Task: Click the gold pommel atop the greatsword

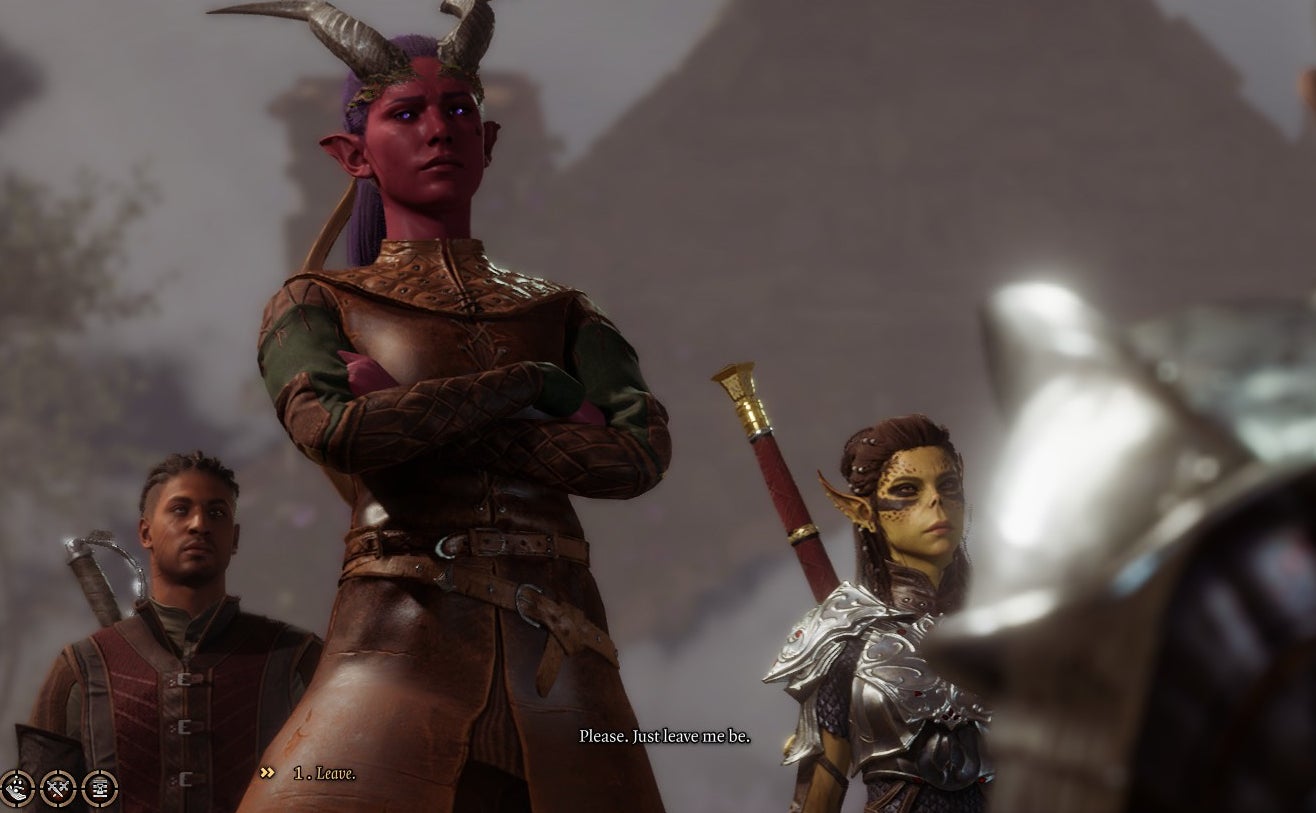Action: pos(737,382)
